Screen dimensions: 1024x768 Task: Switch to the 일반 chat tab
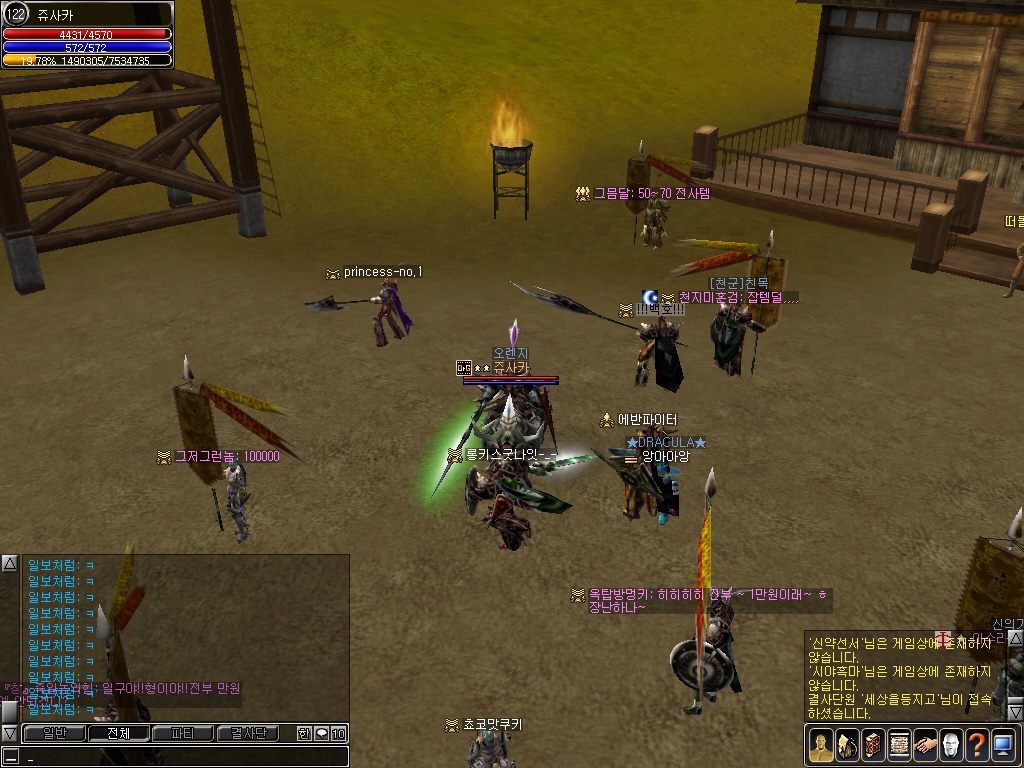54,734
